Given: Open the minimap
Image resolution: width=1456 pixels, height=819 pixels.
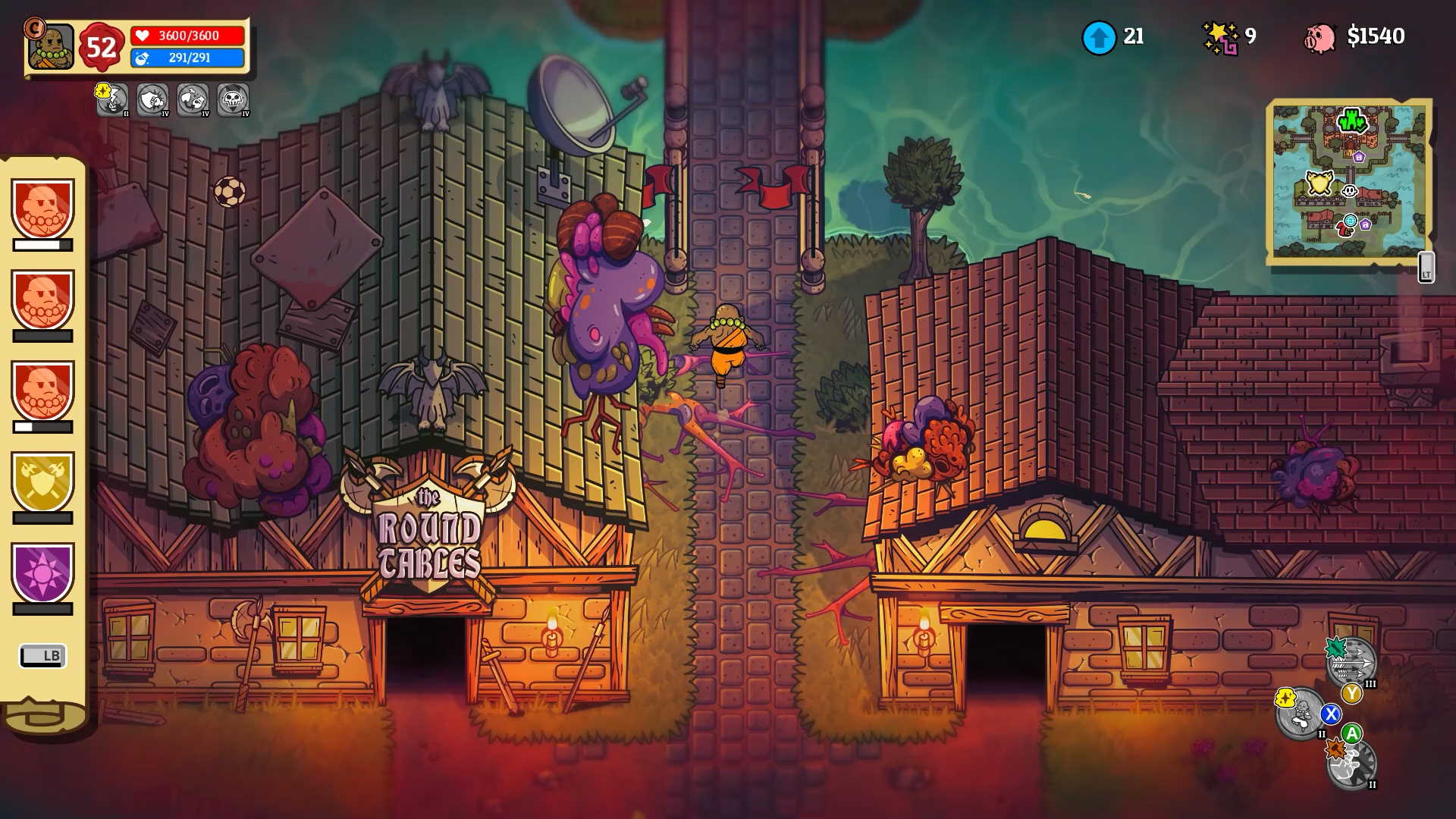Looking at the screenshot, I should point(1348,182).
